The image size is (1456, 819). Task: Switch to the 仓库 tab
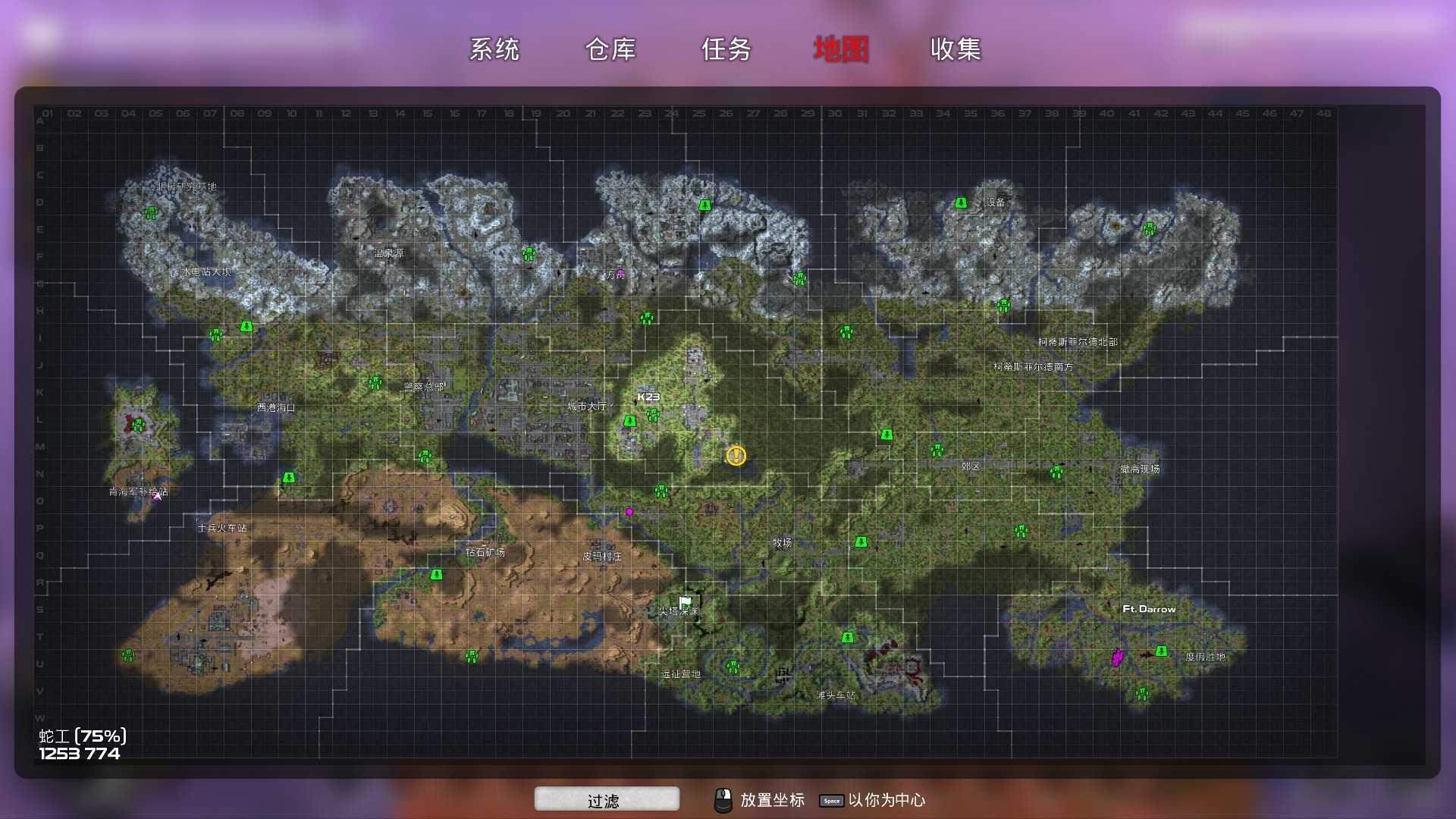[611, 49]
